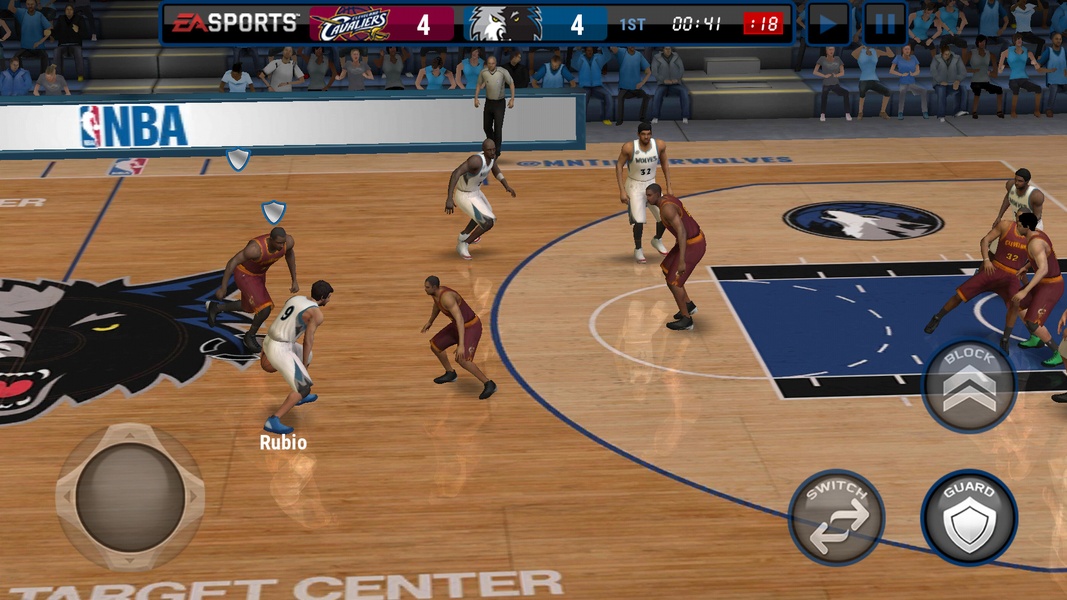Image resolution: width=1067 pixels, height=600 pixels.
Task: Tap the Block button
Action: tap(968, 385)
